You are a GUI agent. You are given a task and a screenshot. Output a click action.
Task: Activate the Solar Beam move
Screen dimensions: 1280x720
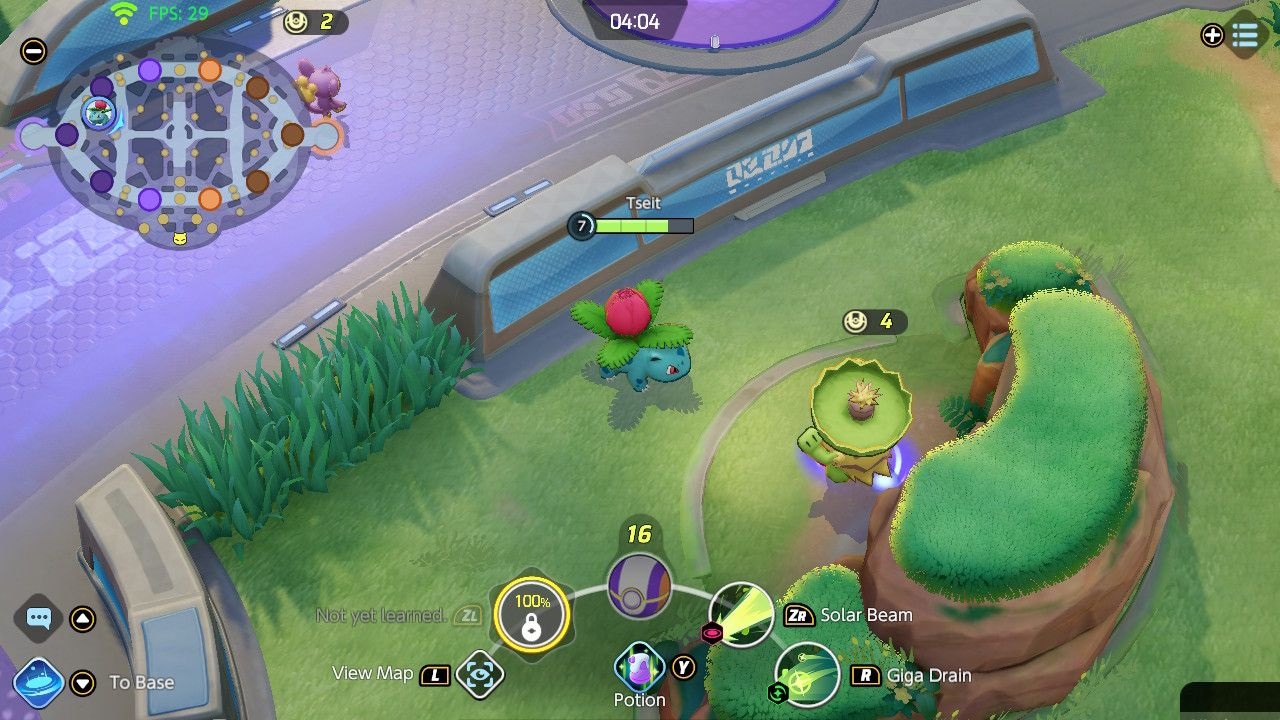click(741, 615)
